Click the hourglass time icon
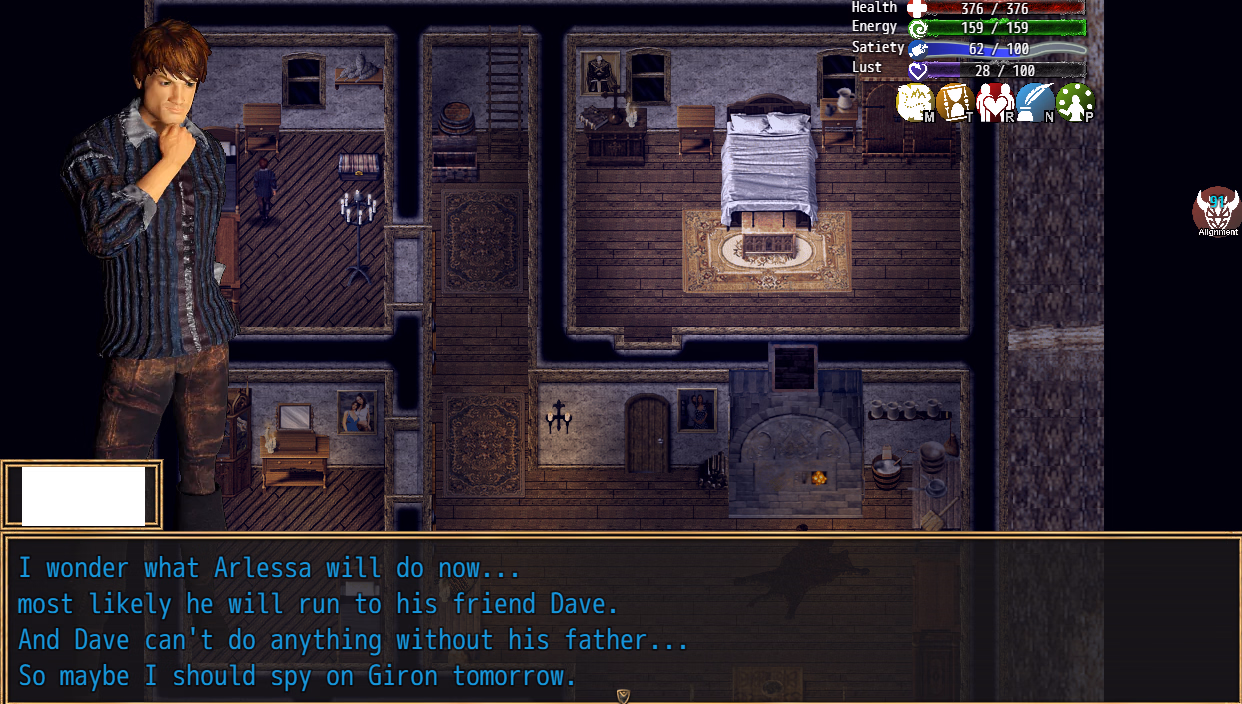Image resolution: width=1242 pixels, height=704 pixels. pos(955,102)
